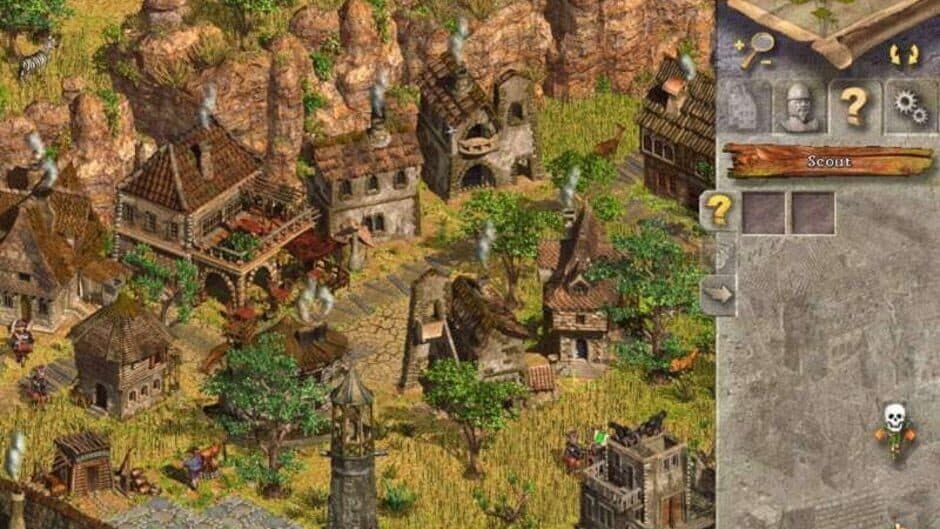
Task: Click the wooden Scout name plank
Action: pos(828,161)
